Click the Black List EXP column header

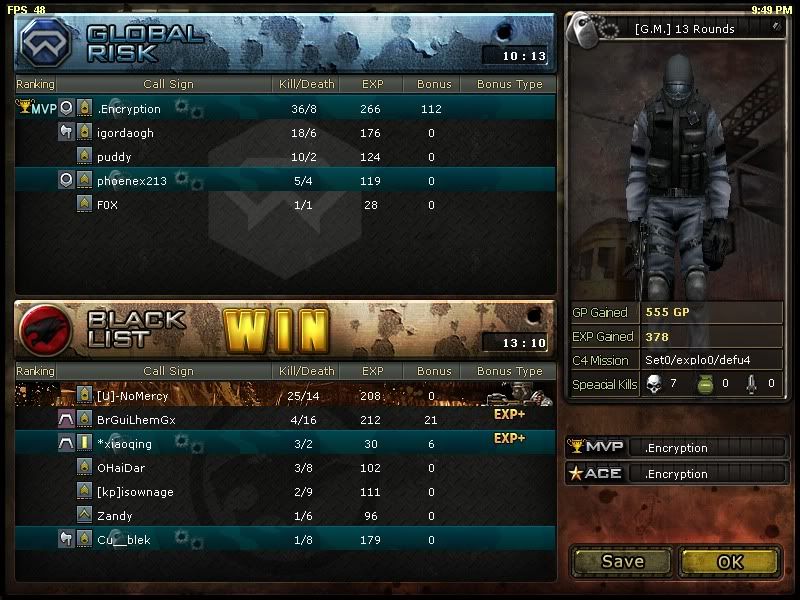373,371
